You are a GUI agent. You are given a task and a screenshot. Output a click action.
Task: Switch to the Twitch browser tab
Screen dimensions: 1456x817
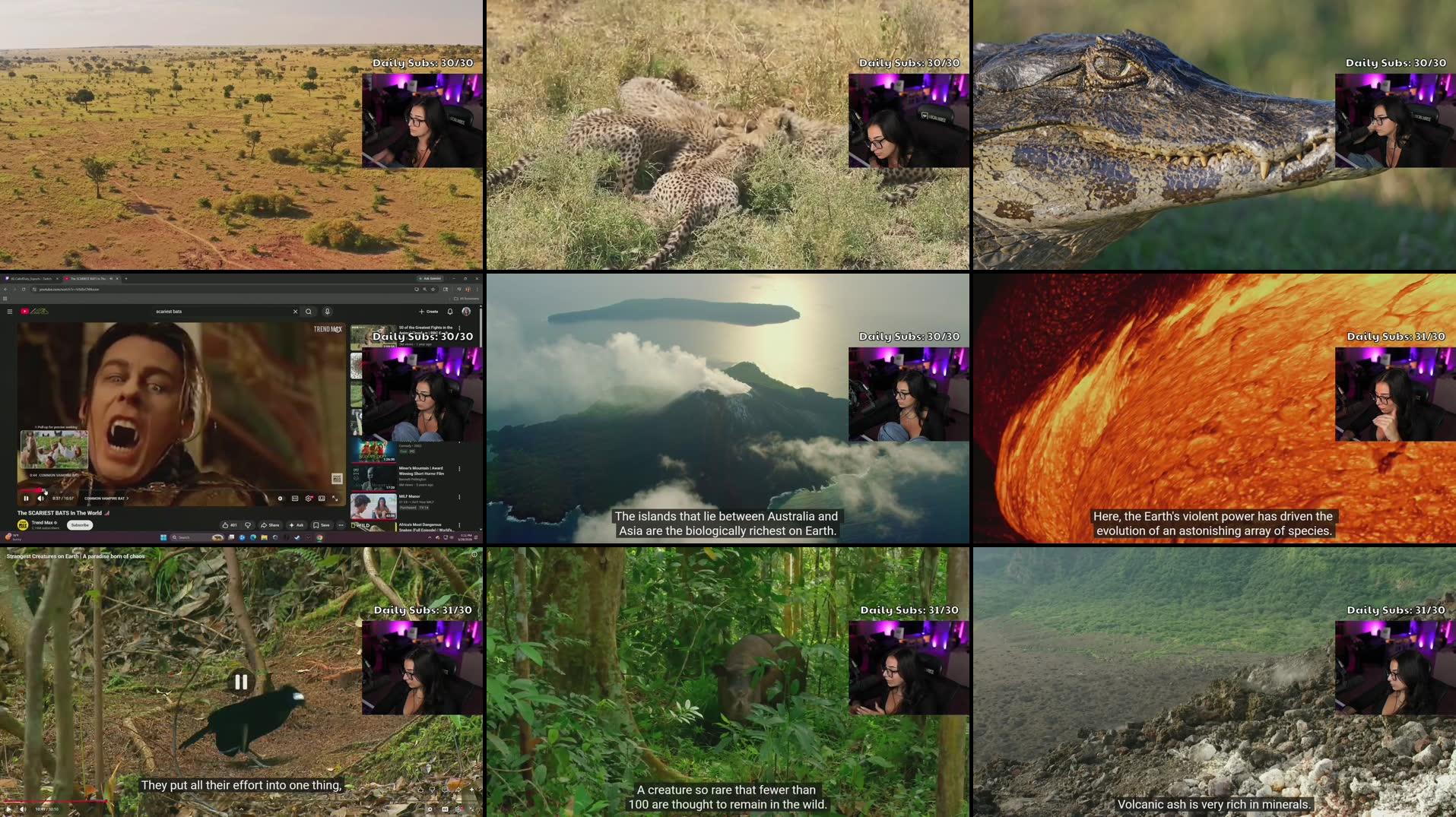tap(30, 279)
